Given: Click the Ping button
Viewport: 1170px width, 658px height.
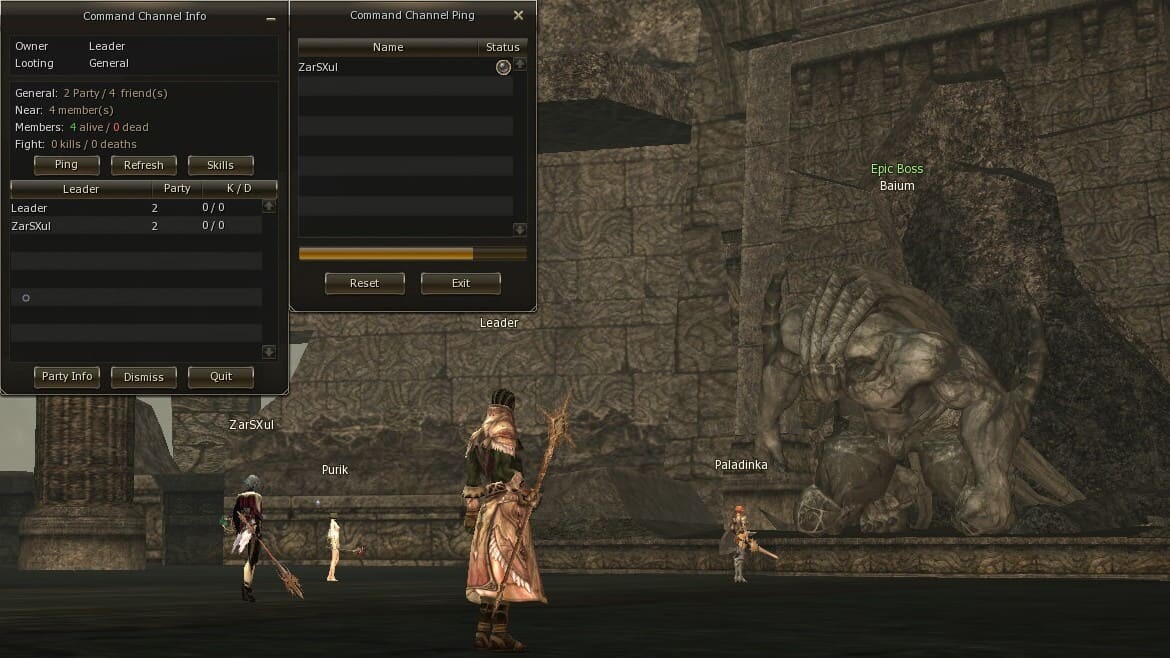Looking at the screenshot, I should pyautogui.click(x=66, y=165).
